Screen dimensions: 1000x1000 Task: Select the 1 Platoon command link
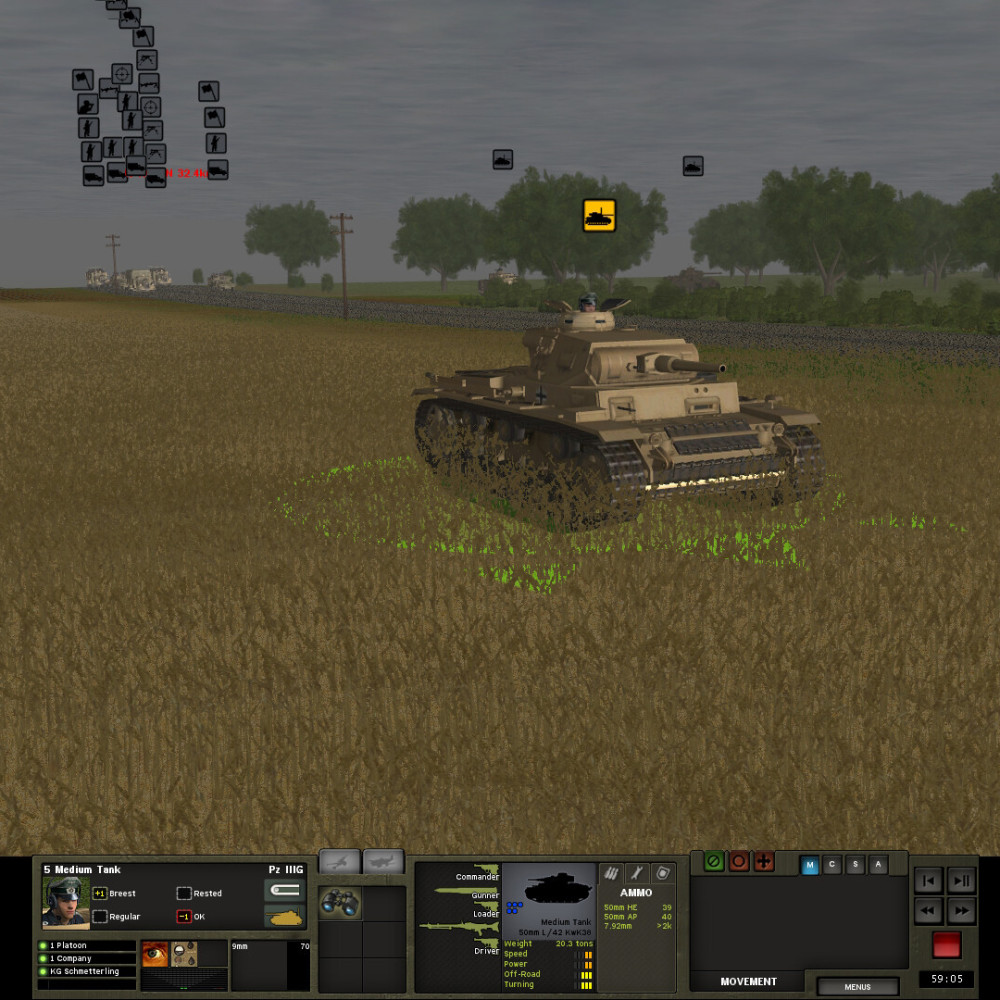pyautogui.click(x=85, y=945)
